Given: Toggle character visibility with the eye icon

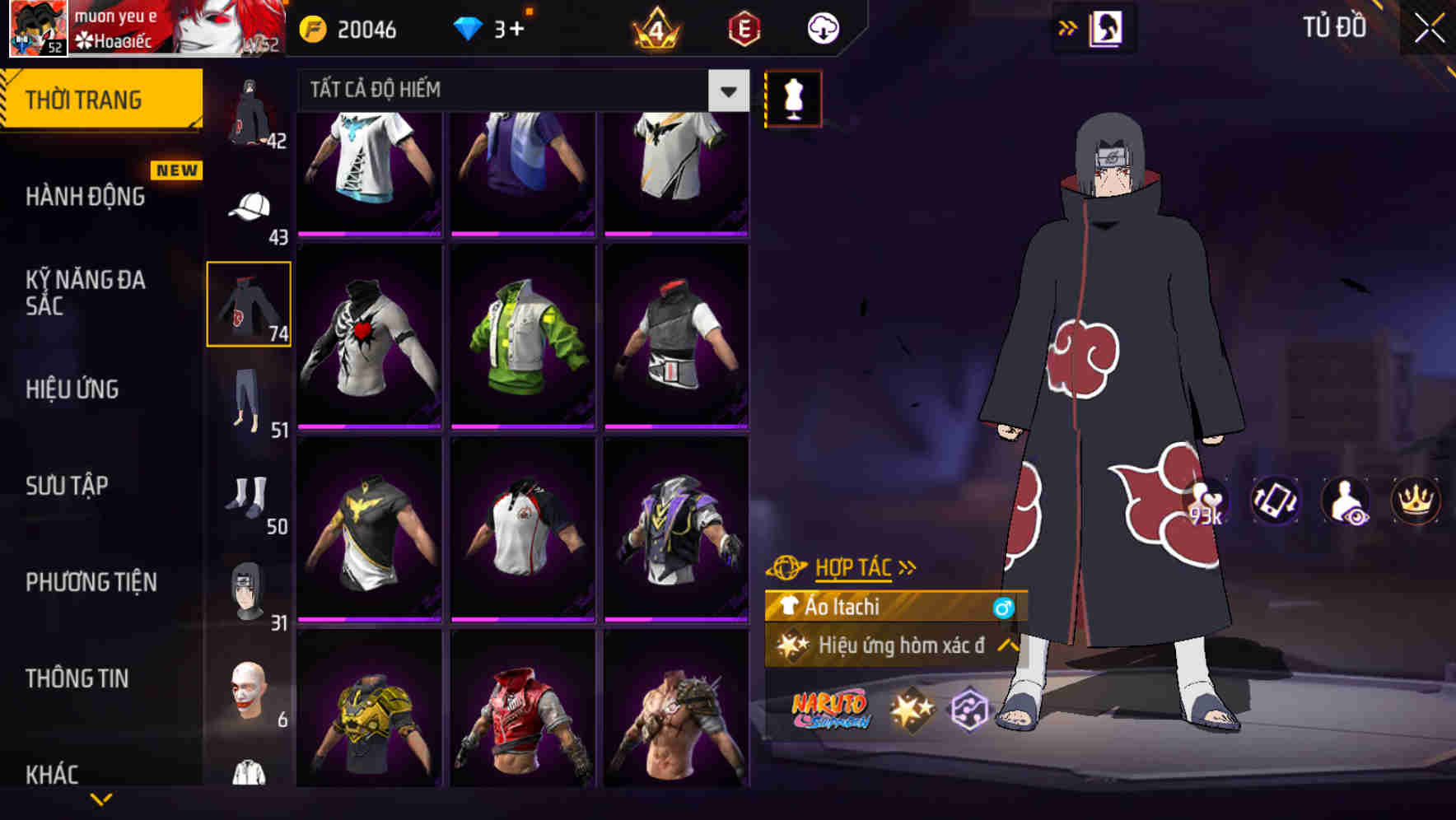Looking at the screenshot, I should pyautogui.click(x=1344, y=502).
